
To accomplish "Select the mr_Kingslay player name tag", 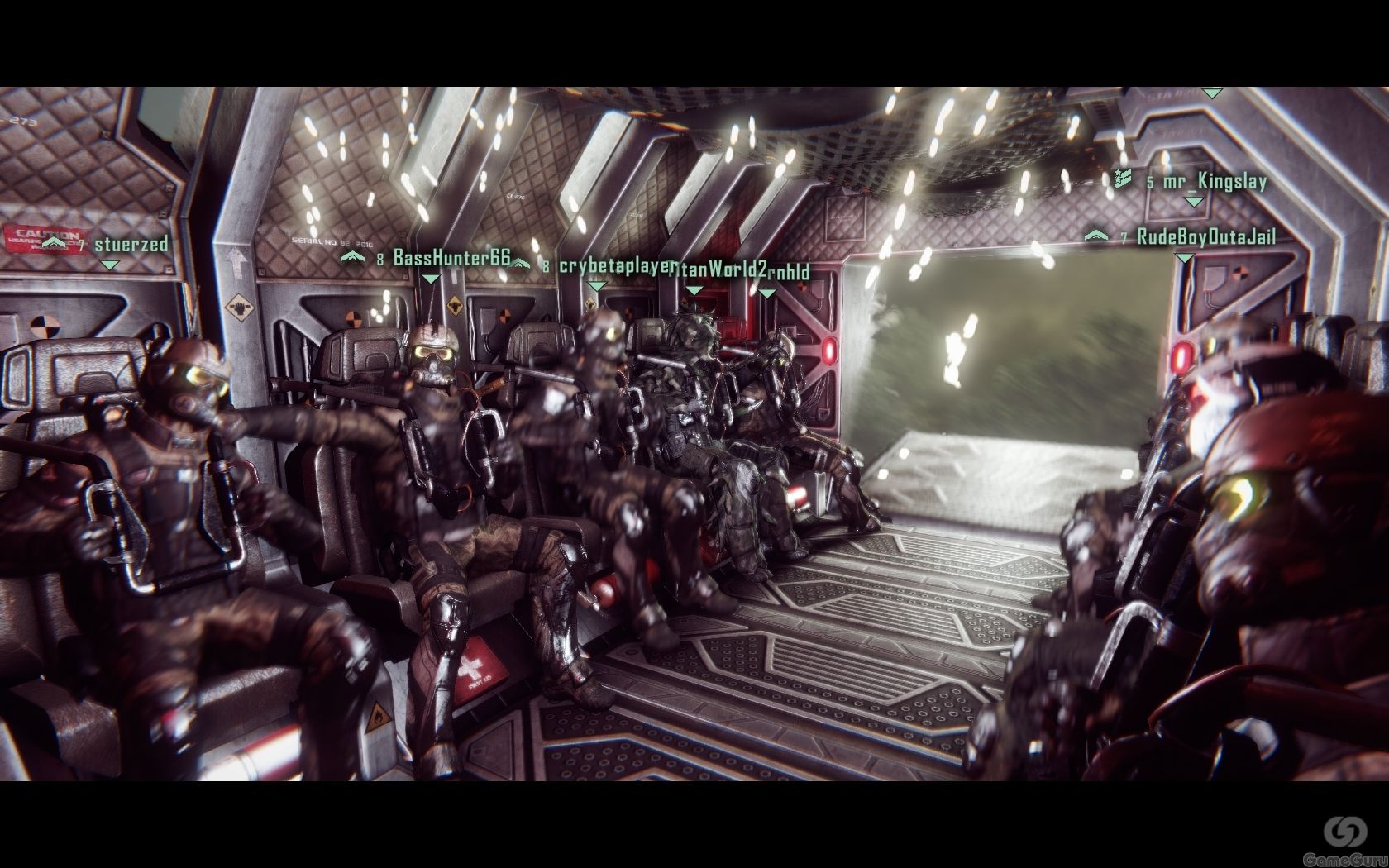I will click(x=1214, y=181).
